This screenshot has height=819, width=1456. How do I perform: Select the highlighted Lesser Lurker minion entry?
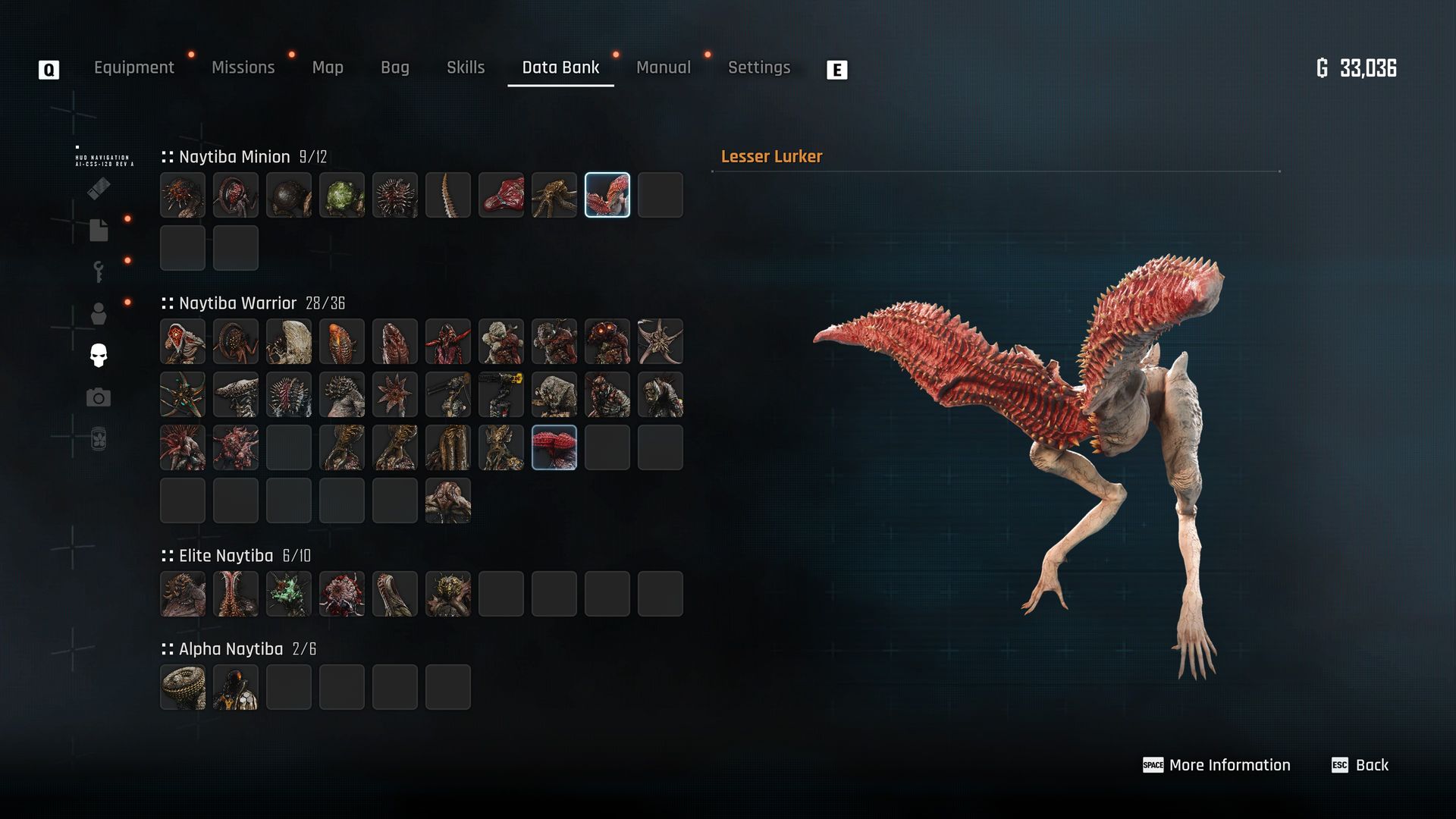coord(607,195)
